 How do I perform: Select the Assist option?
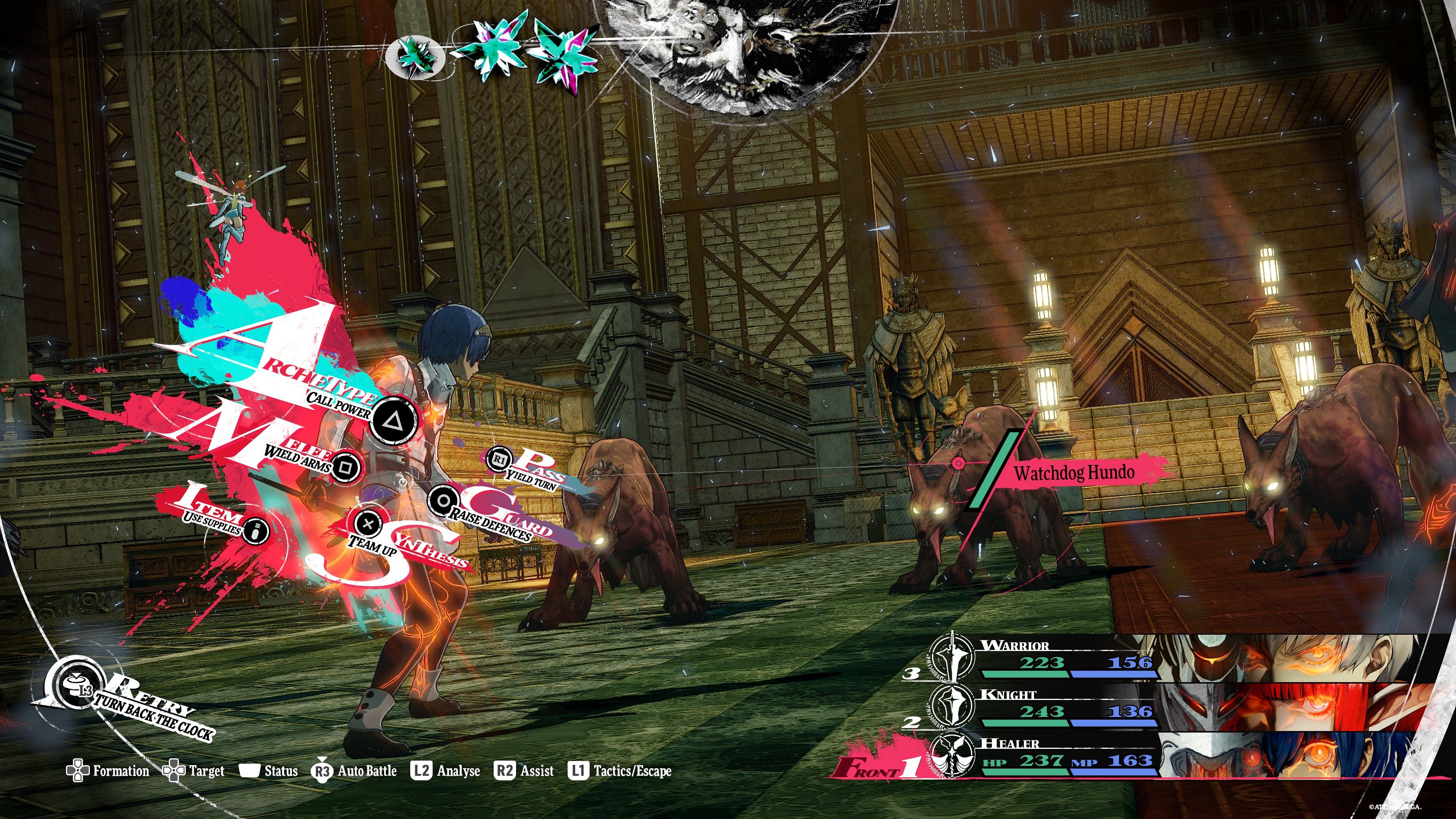coord(524,771)
